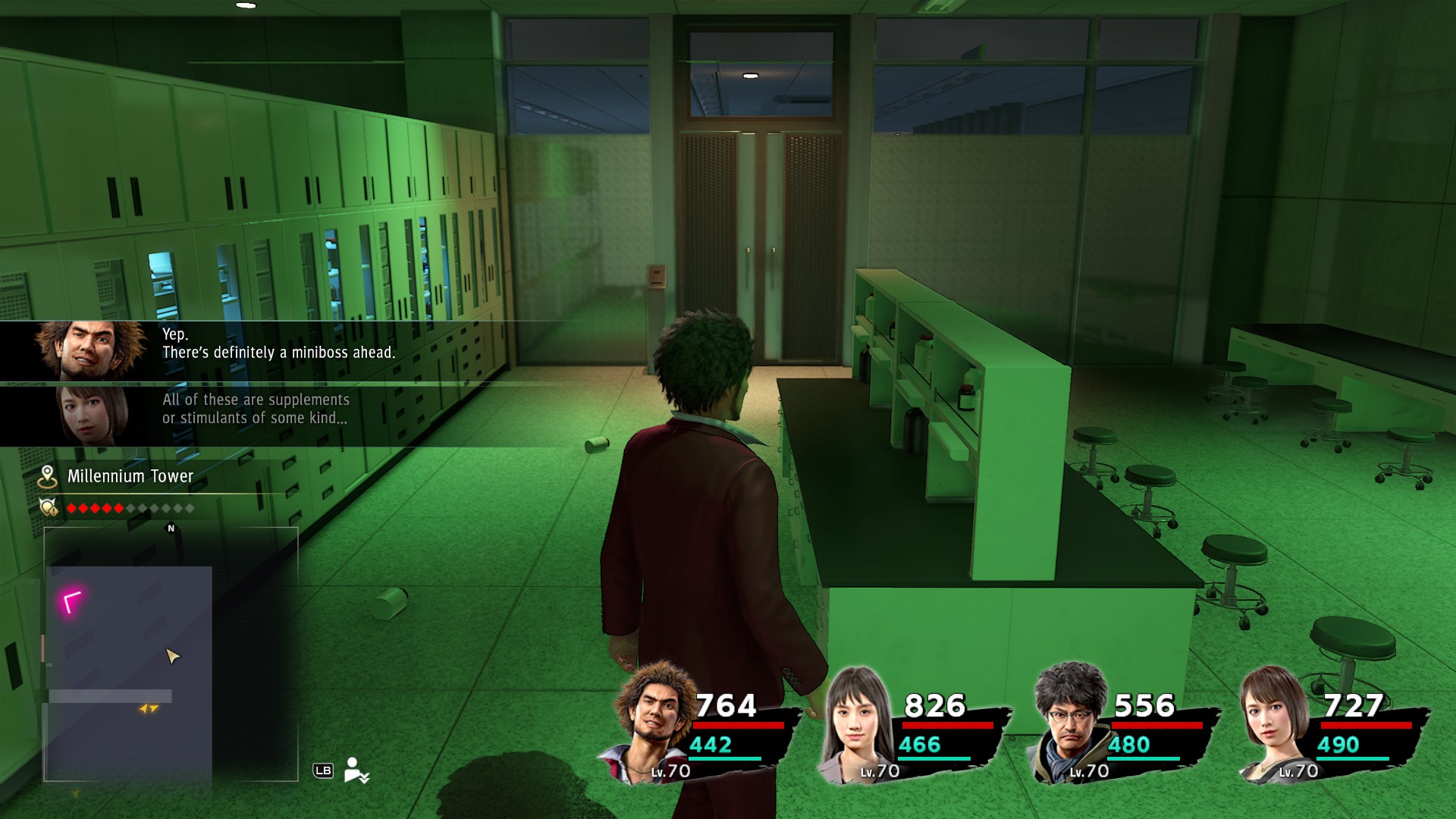The height and width of the screenshot is (819, 1456).
Task: Click the auto-run character icon
Action: coord(355,770)
